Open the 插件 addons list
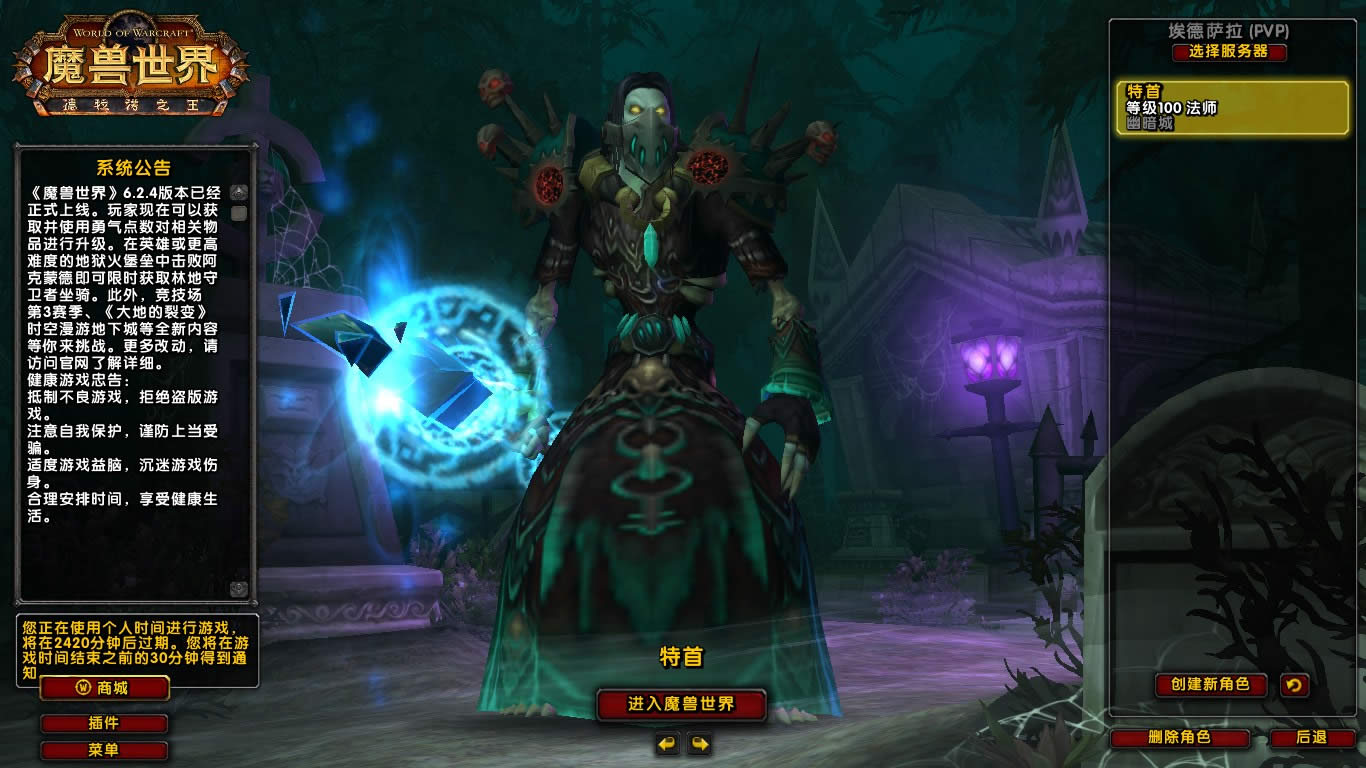Image resolution: width=1366 pixels, height=768 pixels. point(104,723)
